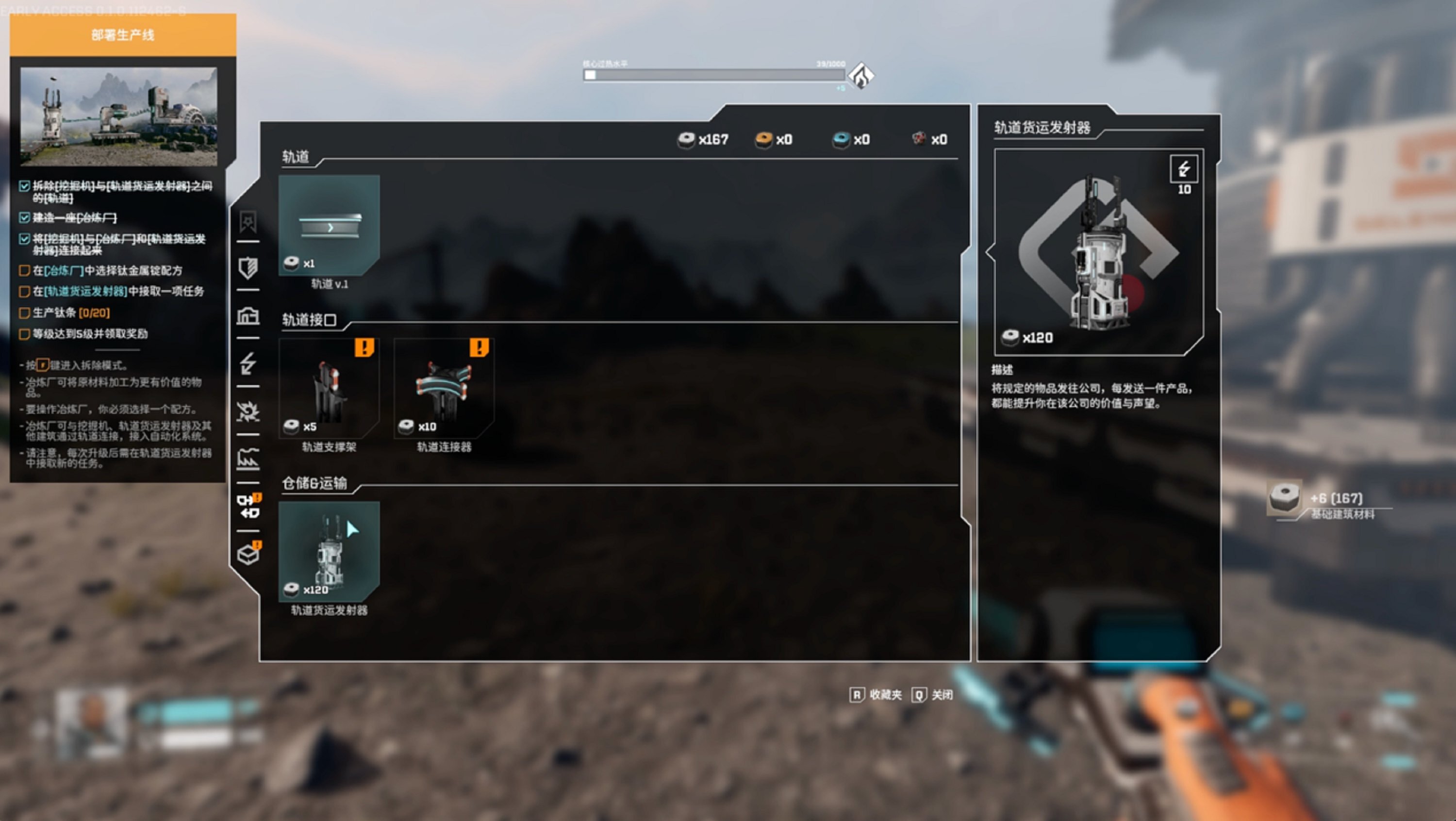The image size is (1456, 821).
Task: Open the bookmark favorites category tab
Action: [x=248, y=221]
